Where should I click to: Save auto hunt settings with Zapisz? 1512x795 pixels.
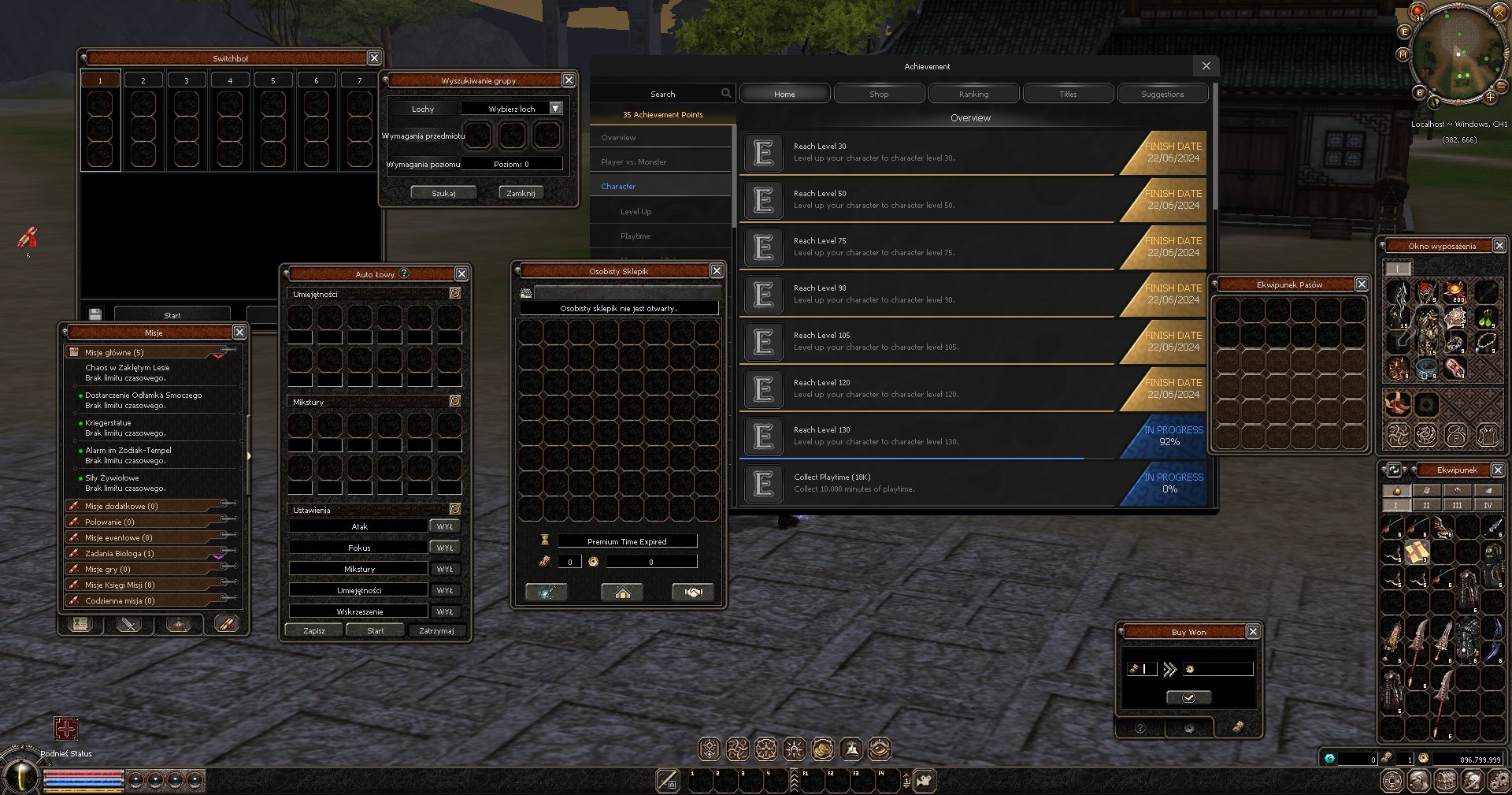pos(314,630)
